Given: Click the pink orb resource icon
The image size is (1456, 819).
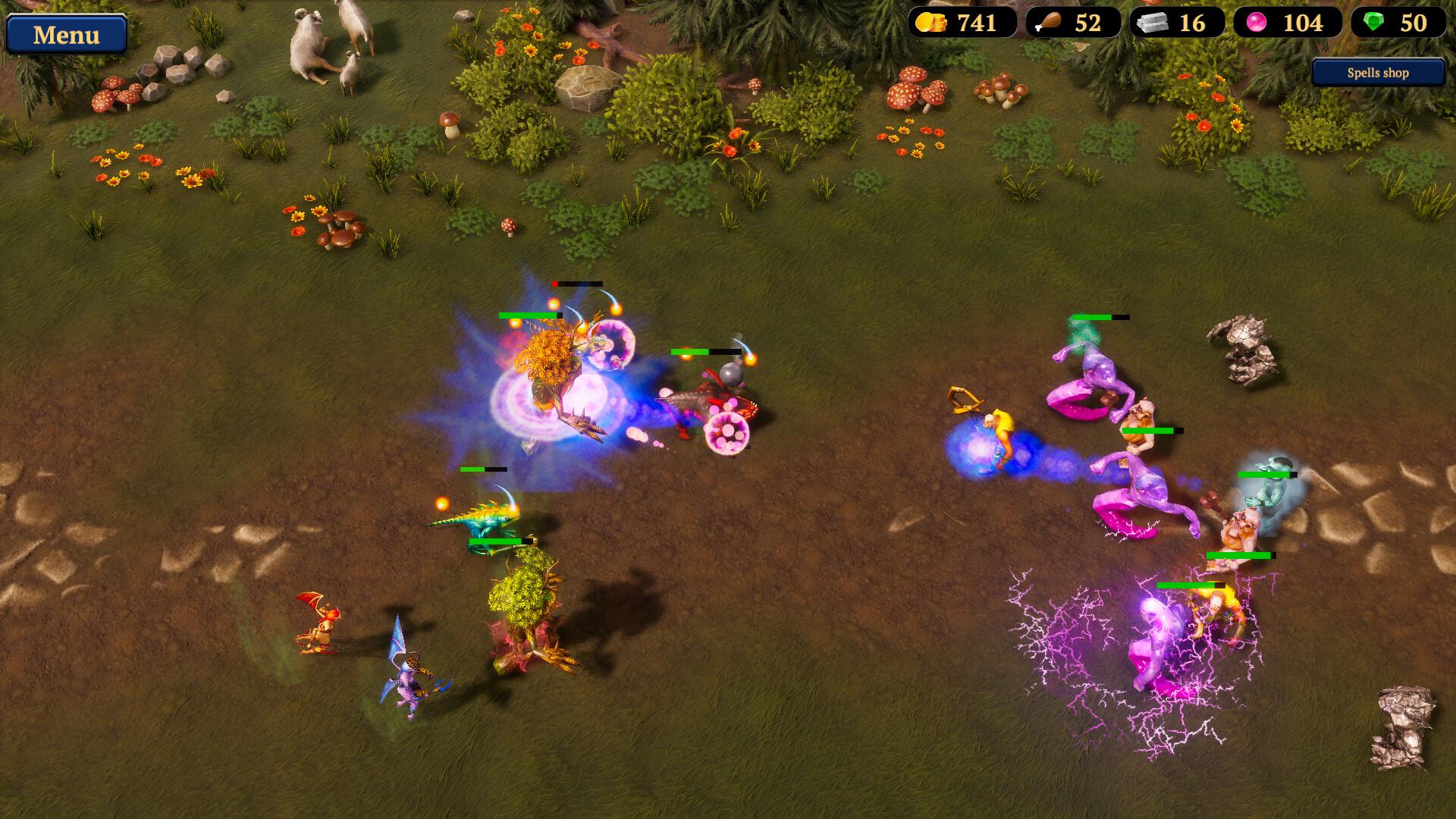Looking at the screenshot, I should tap(1257, 24).
